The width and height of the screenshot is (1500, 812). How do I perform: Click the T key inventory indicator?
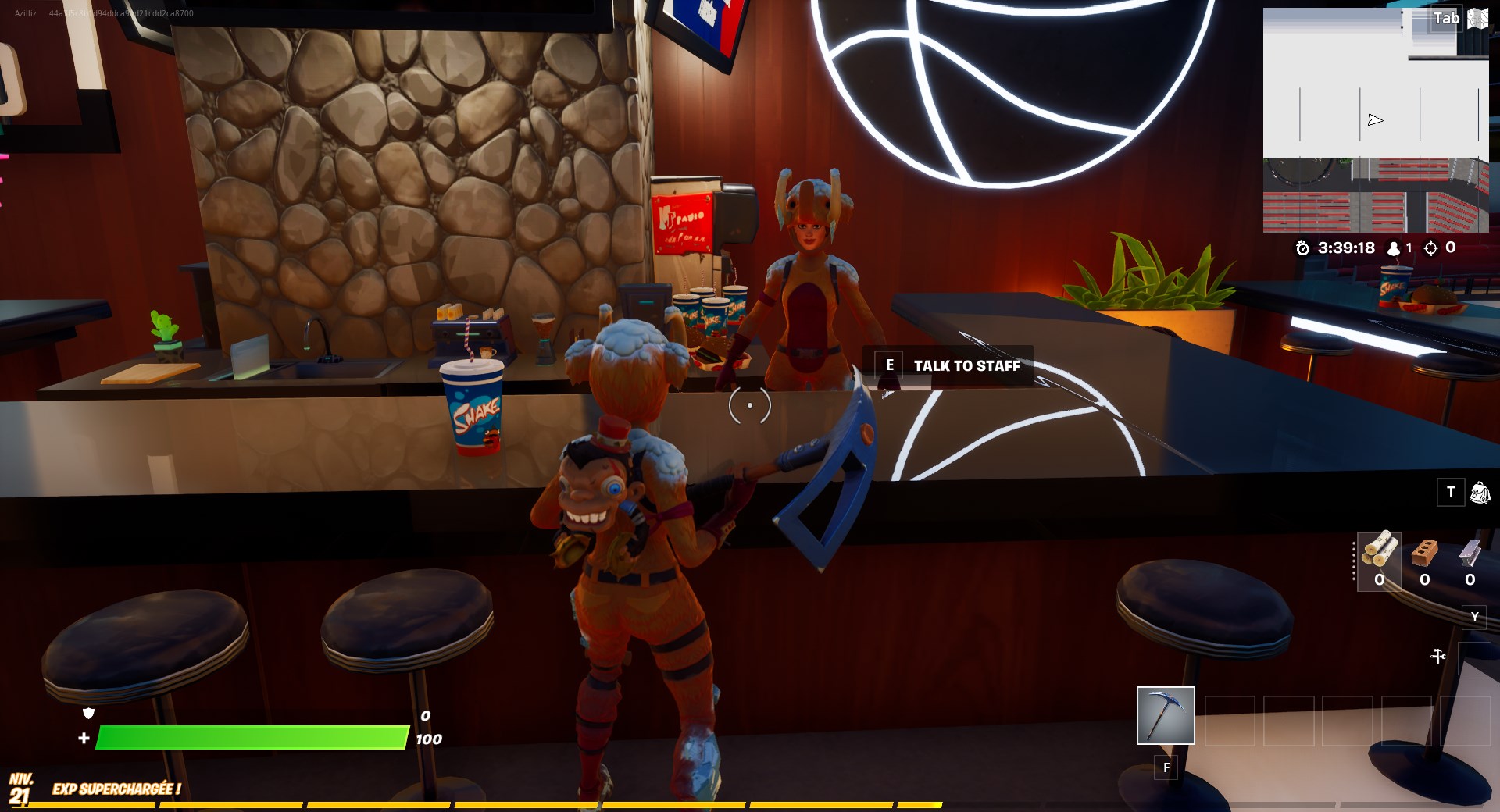(x=1451, y=492)
